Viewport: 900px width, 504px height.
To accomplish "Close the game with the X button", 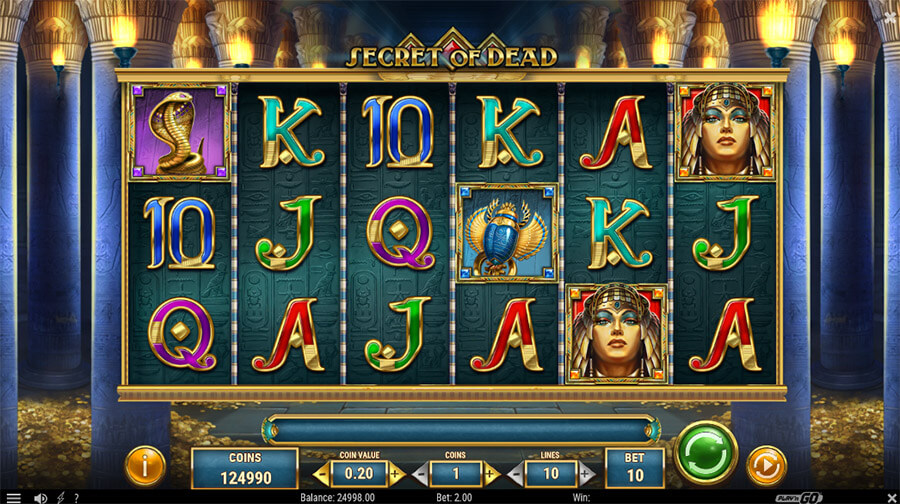I will 887,497.
